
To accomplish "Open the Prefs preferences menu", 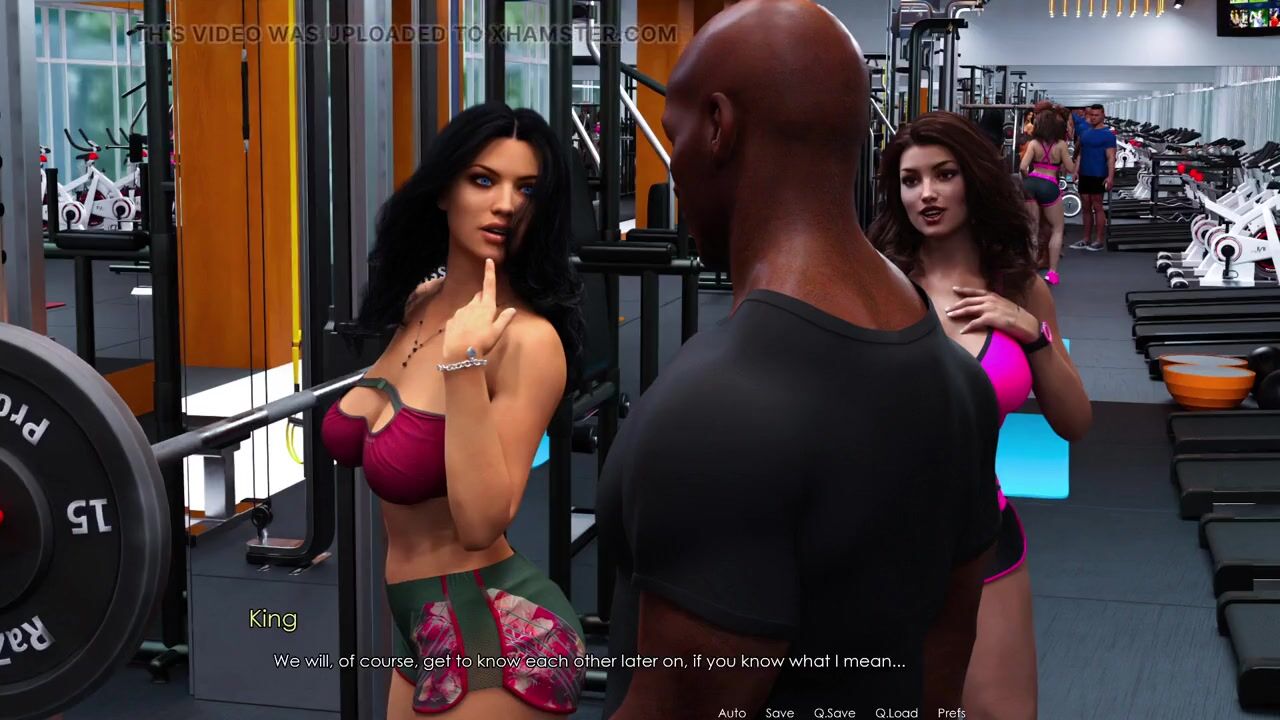I will pyautogui.click(x=951, y=713).
